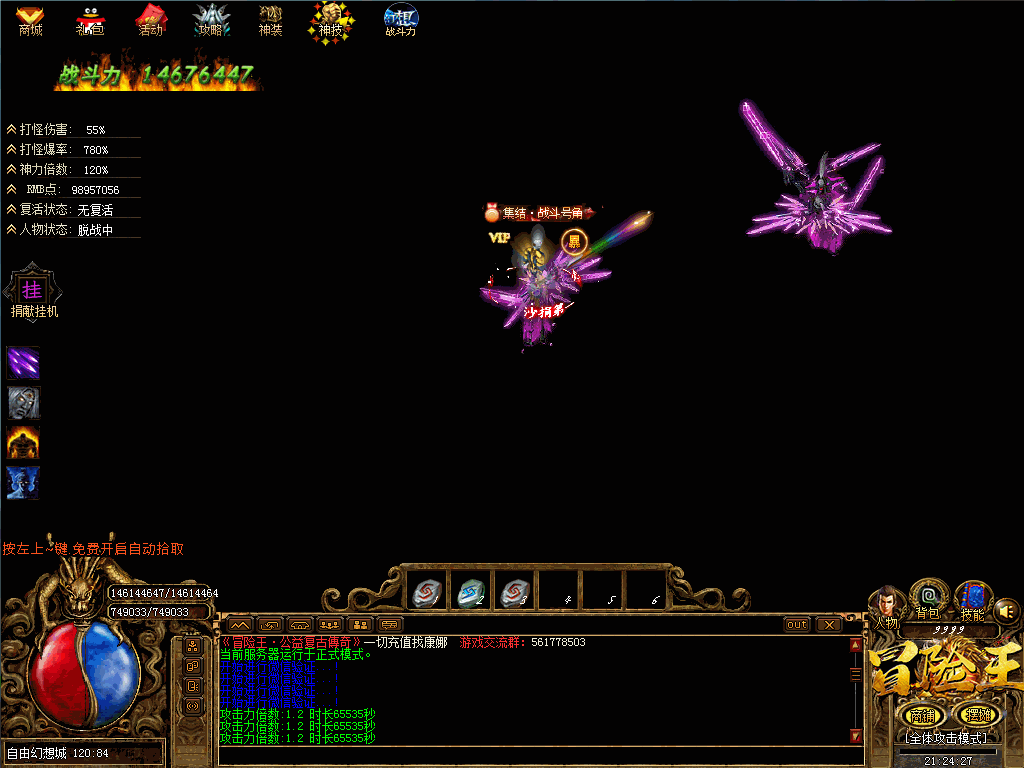
Task: Open the 商铺 store button
Action: coord(921,715)
